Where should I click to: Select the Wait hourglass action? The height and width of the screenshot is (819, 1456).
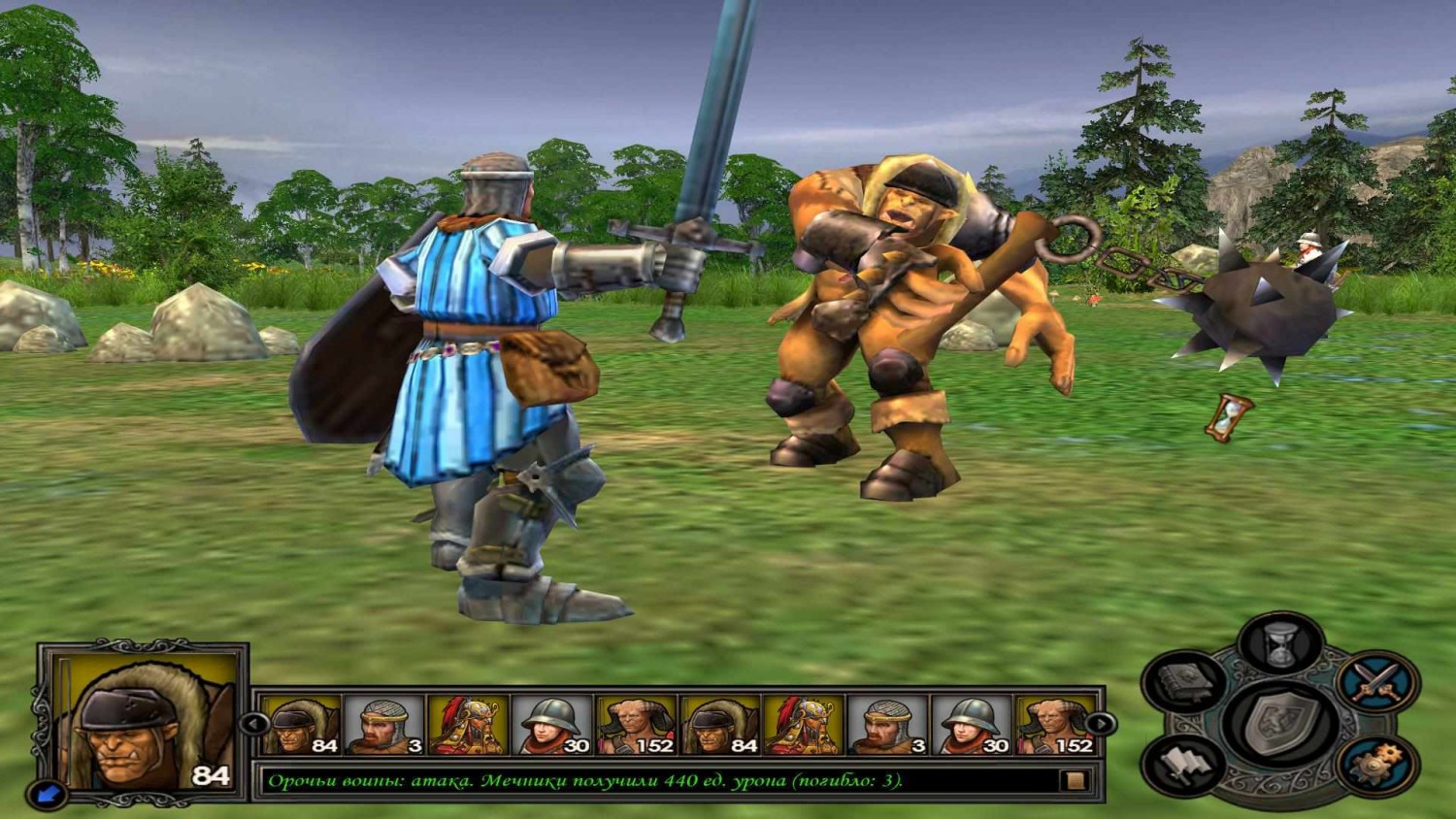coord(1280,644)
